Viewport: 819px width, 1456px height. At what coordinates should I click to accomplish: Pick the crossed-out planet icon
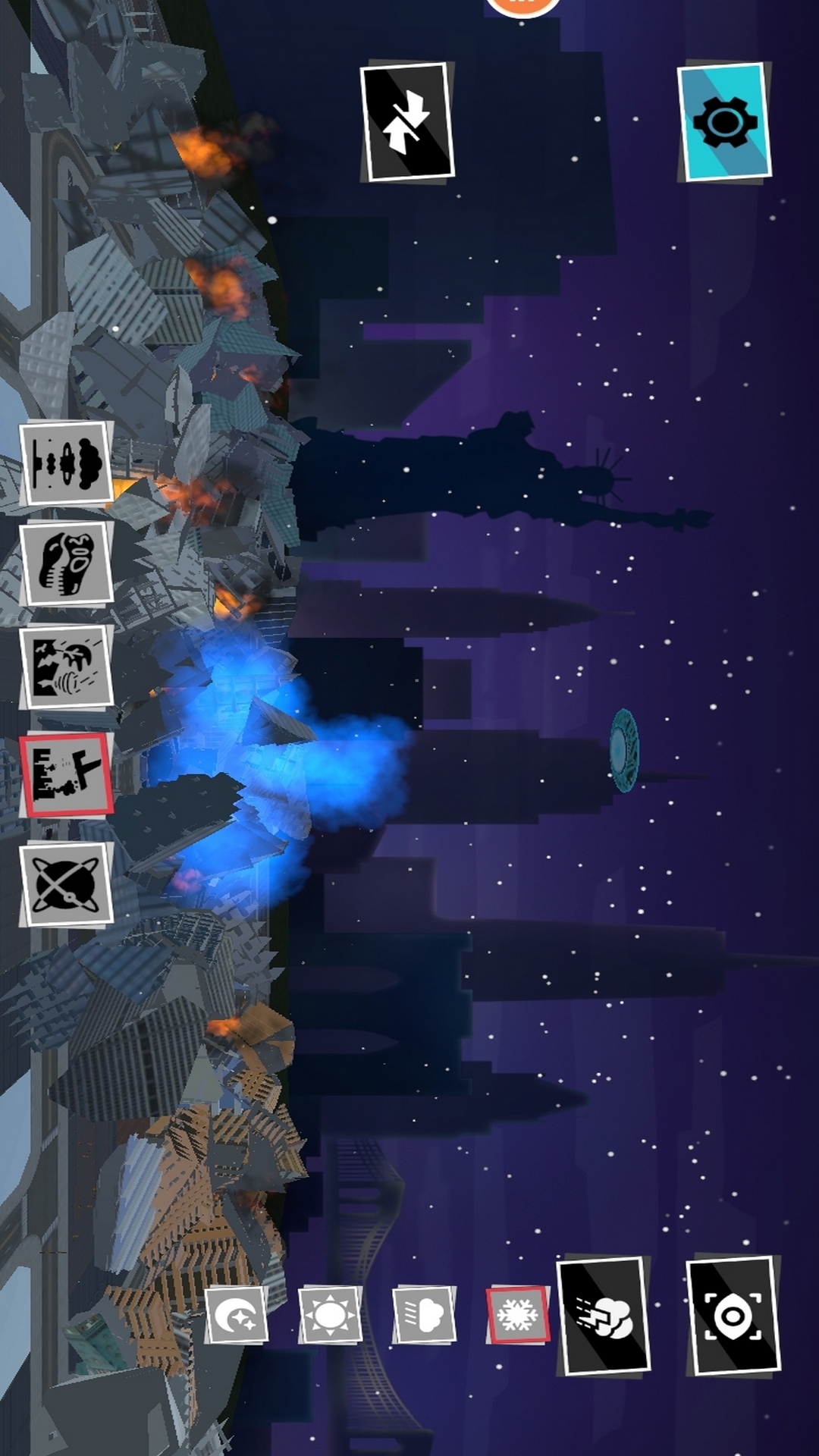coord(66,884)
